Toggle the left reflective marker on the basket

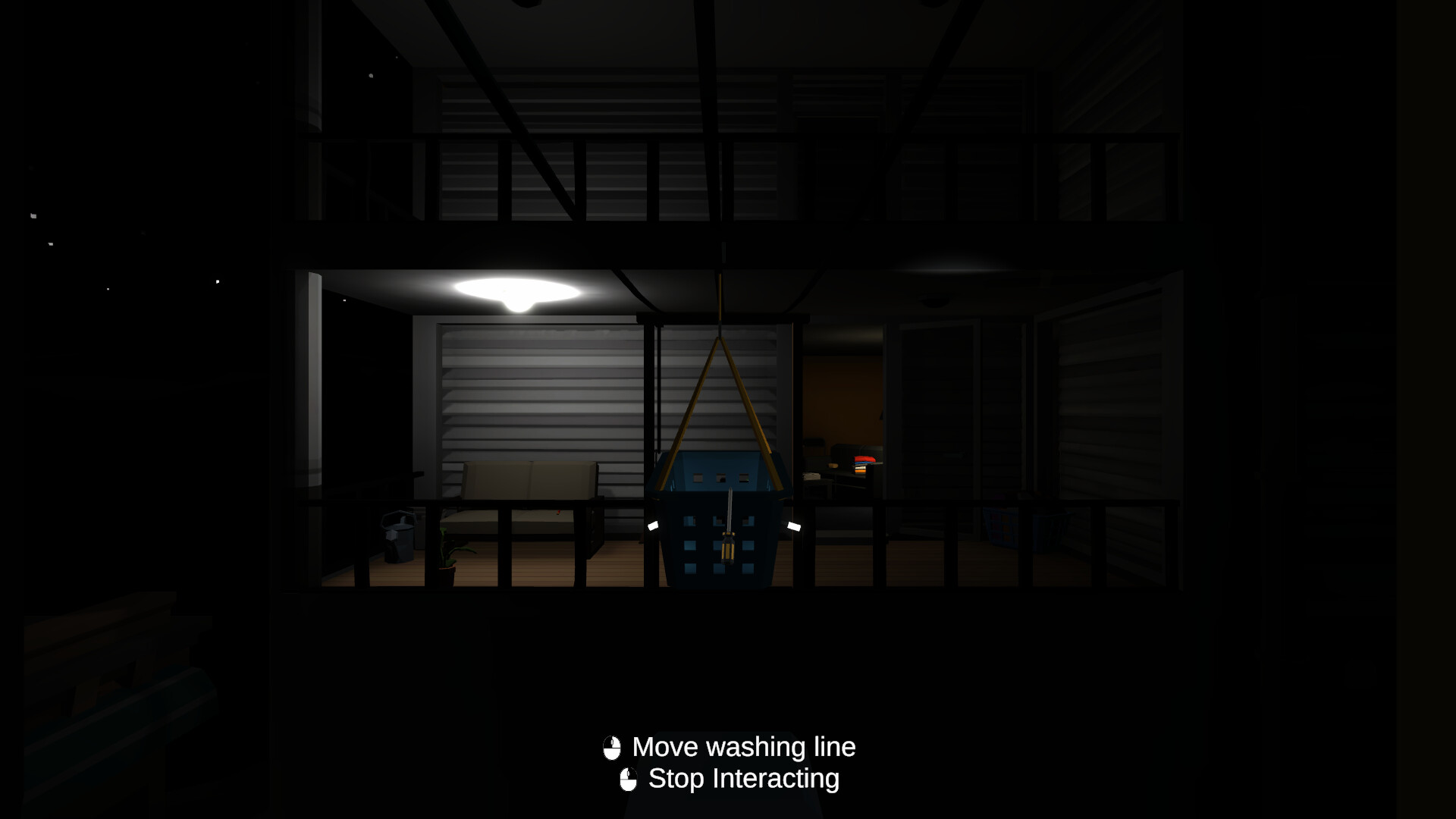[x=653, y=526]
